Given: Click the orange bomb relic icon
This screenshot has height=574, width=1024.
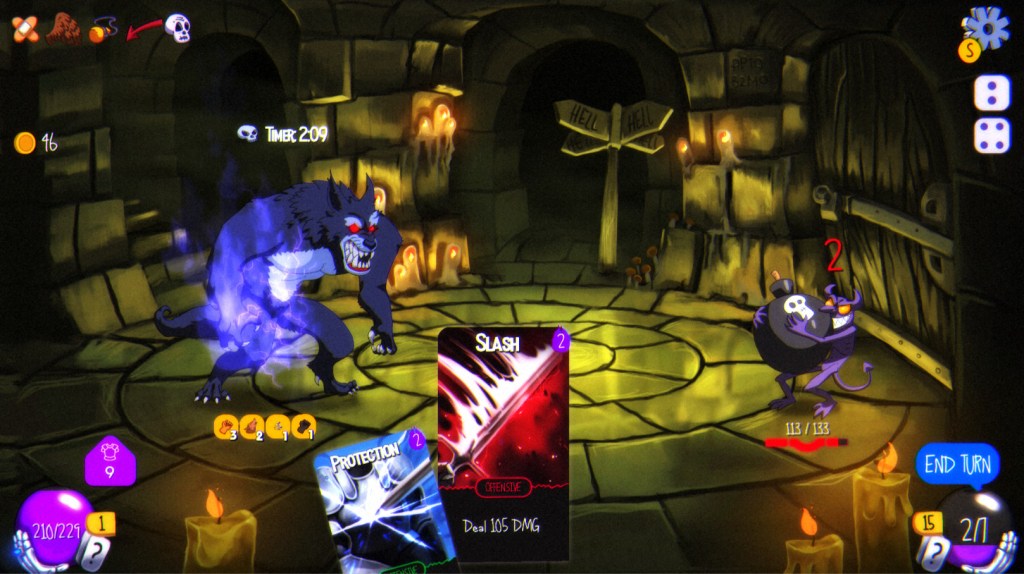Looking at the screenshot, I should click(x=101, y=30).
